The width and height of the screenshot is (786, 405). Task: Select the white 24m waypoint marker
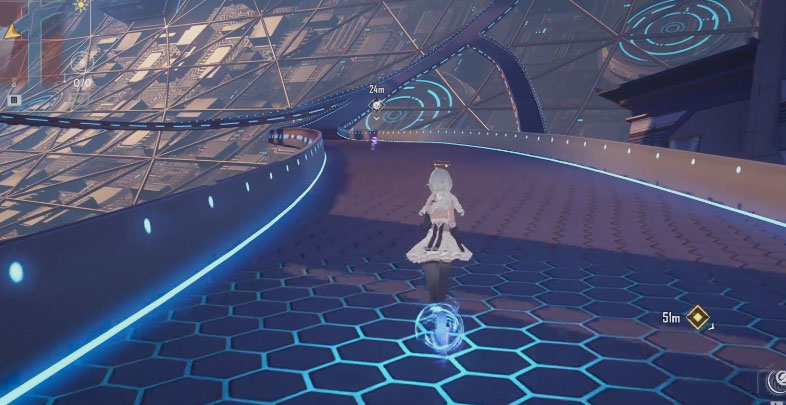pos(377,103)
